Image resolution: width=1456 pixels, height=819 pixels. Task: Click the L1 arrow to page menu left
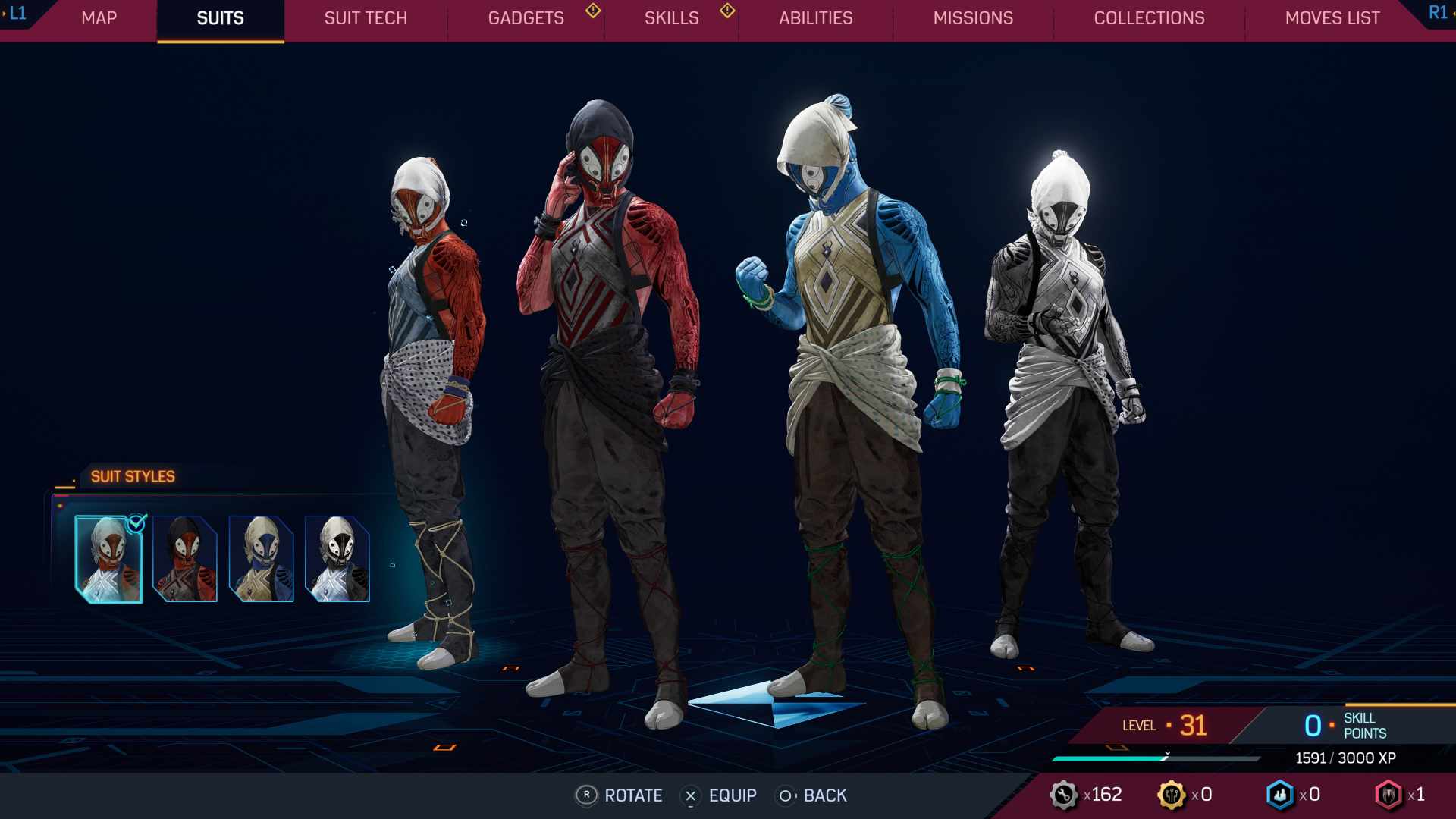coord(17,12)
